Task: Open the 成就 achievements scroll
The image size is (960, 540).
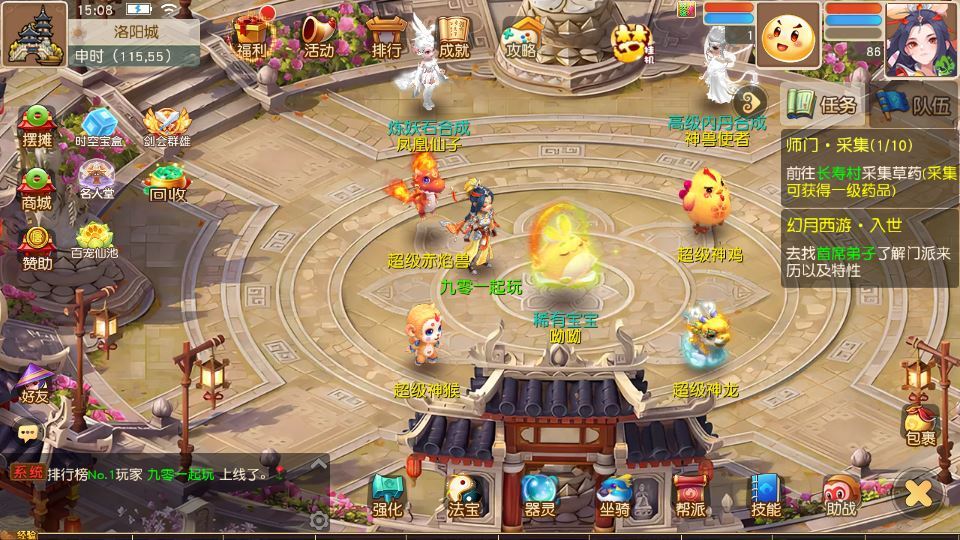Action: click(x=453, y=35)
